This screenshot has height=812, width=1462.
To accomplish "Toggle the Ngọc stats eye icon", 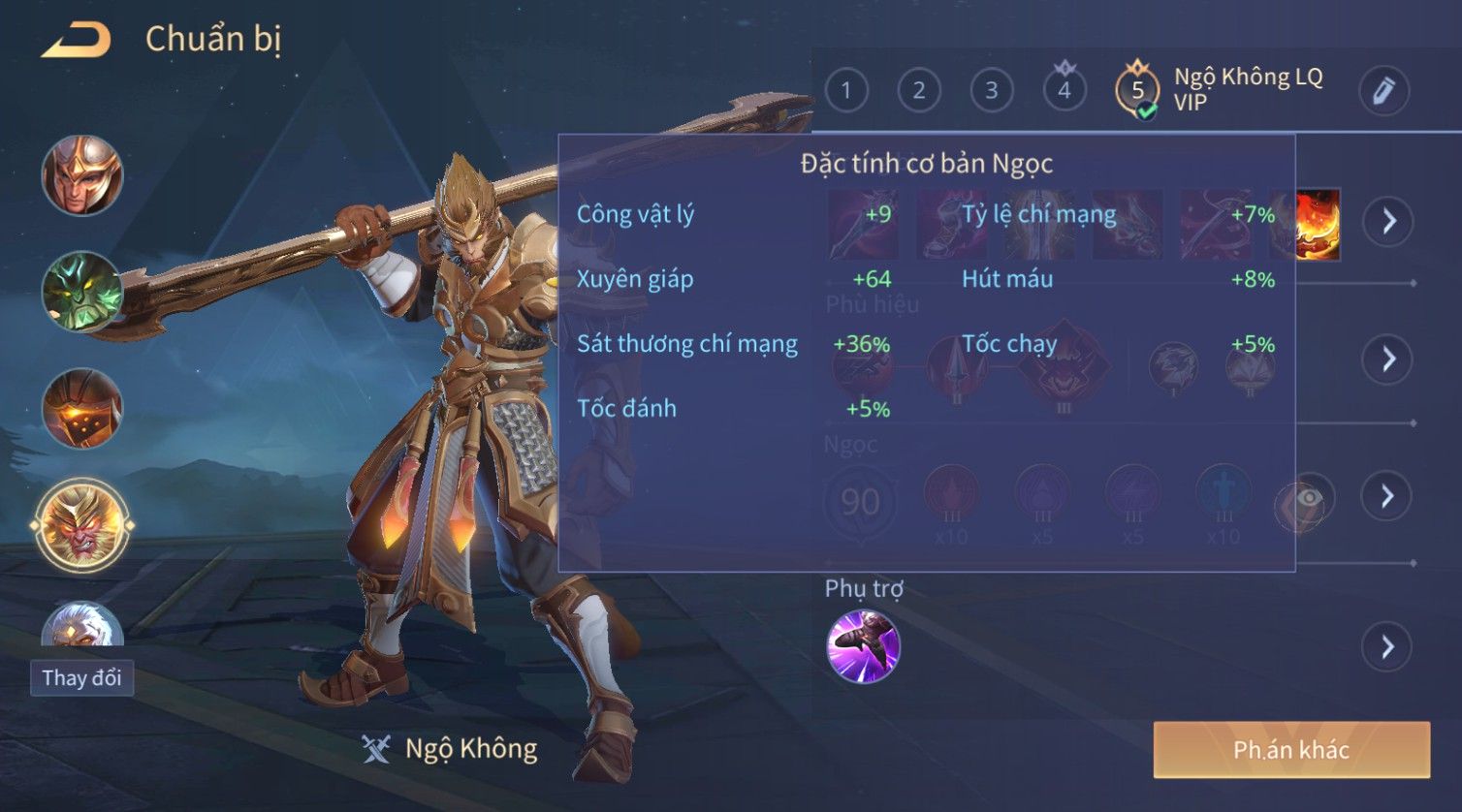I will 1307,498.
